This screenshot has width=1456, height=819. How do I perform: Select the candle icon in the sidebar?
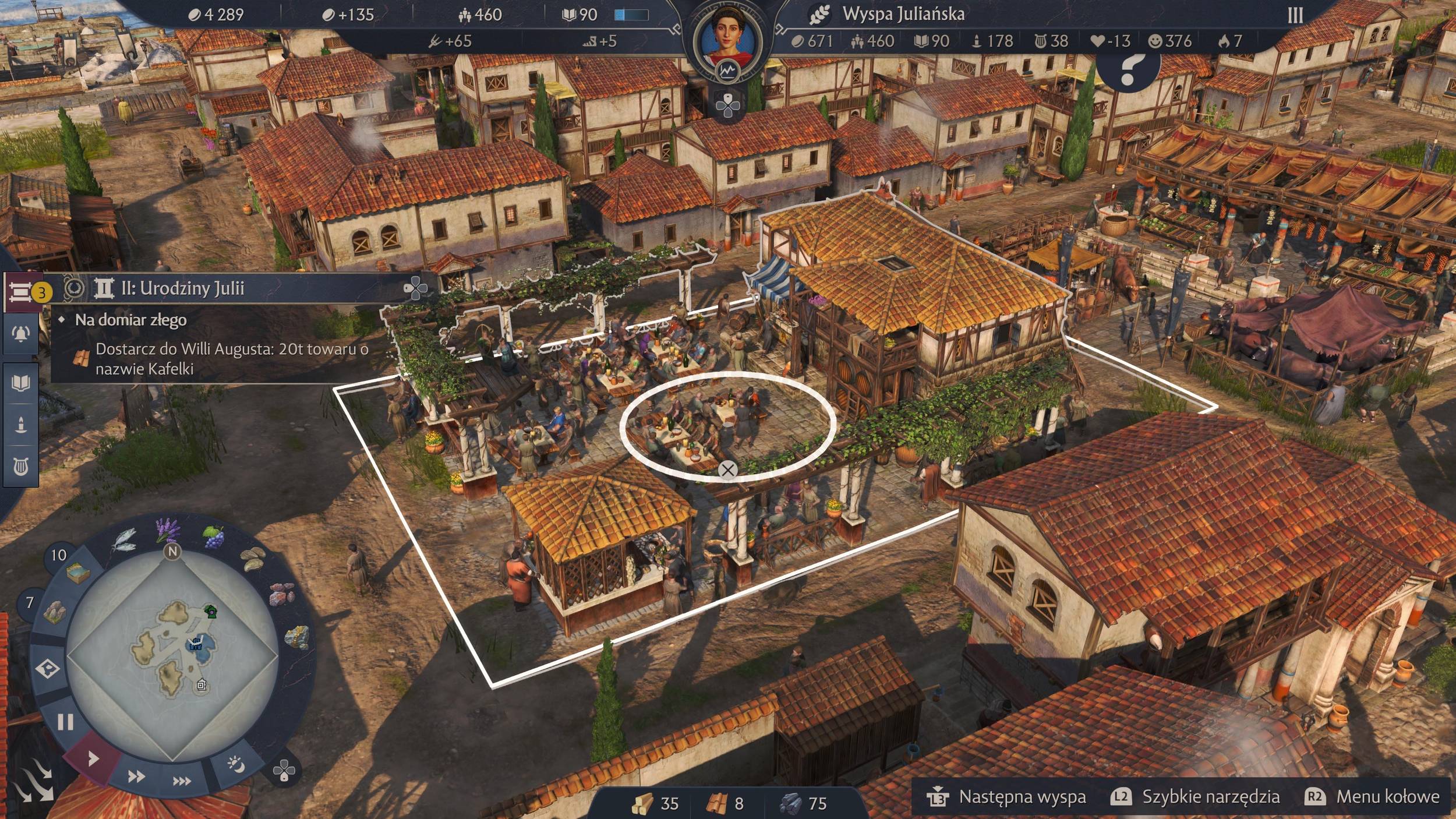pyautogui.click(x=20, y=424)
